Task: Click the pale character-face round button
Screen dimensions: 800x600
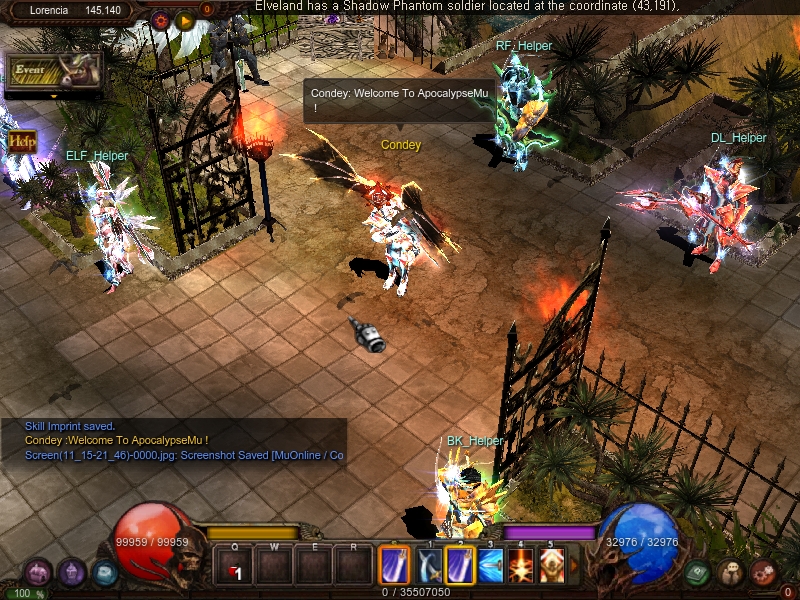Action: coord(731,573)
